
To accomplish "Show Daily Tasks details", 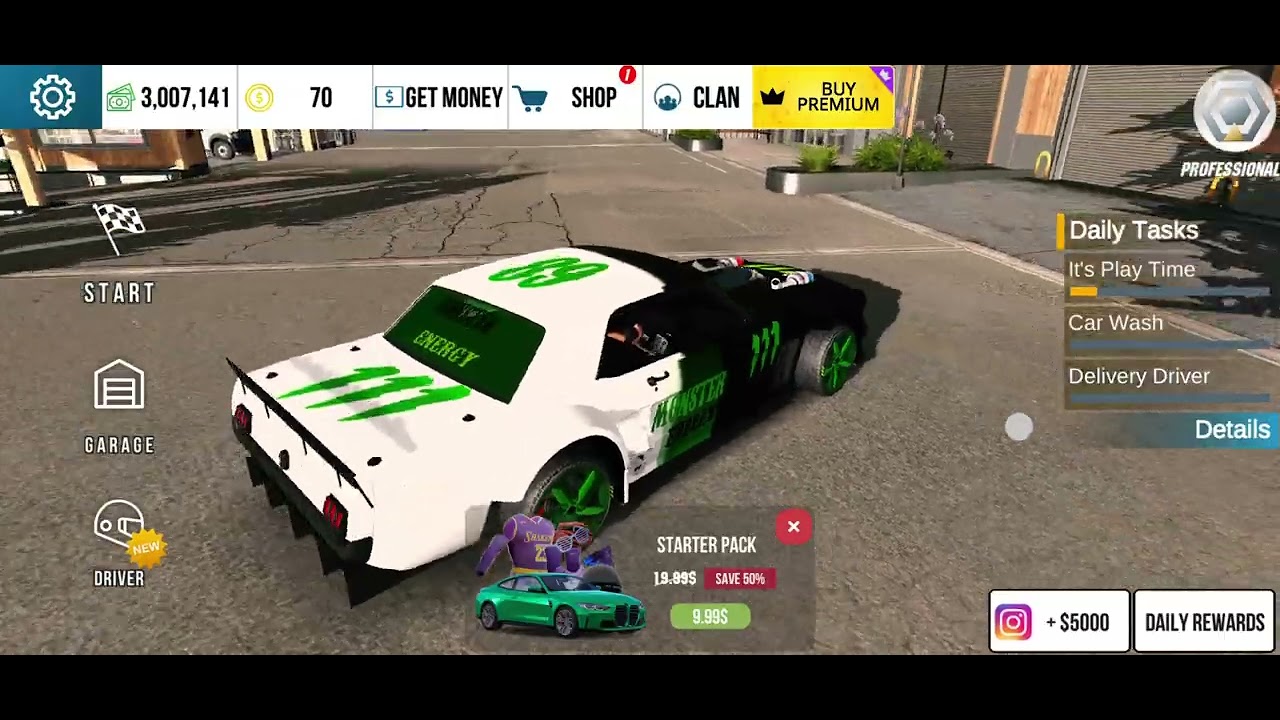I will [1231, 429].
